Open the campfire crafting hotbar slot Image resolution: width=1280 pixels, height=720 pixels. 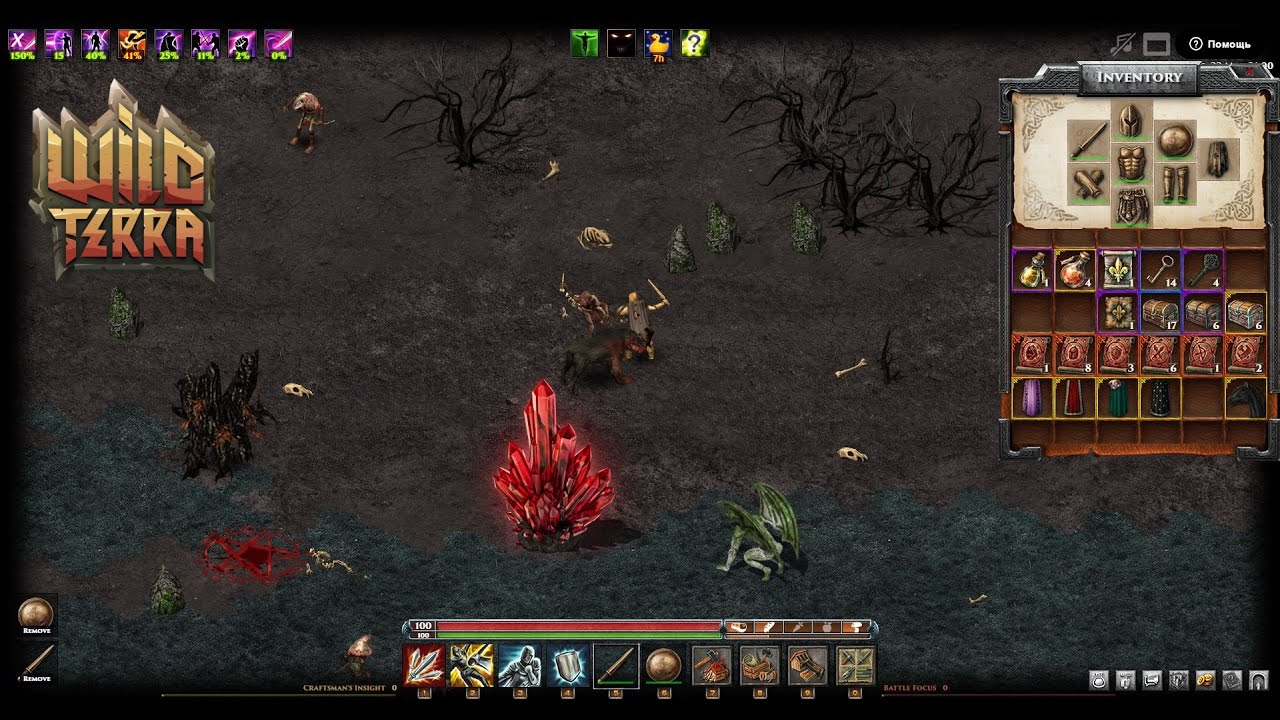point(711,665)
